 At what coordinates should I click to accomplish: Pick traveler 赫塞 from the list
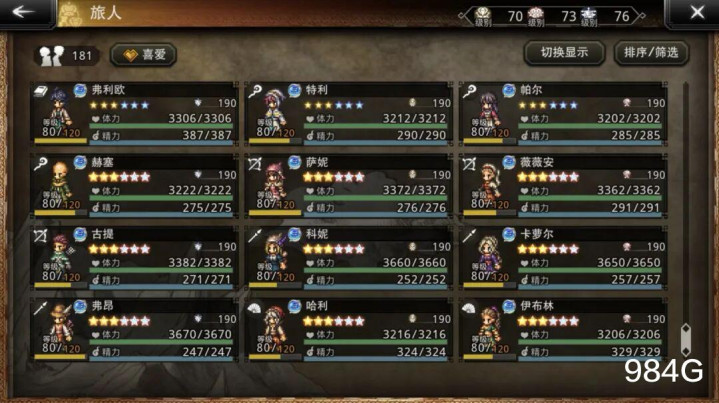pos(134,186)
